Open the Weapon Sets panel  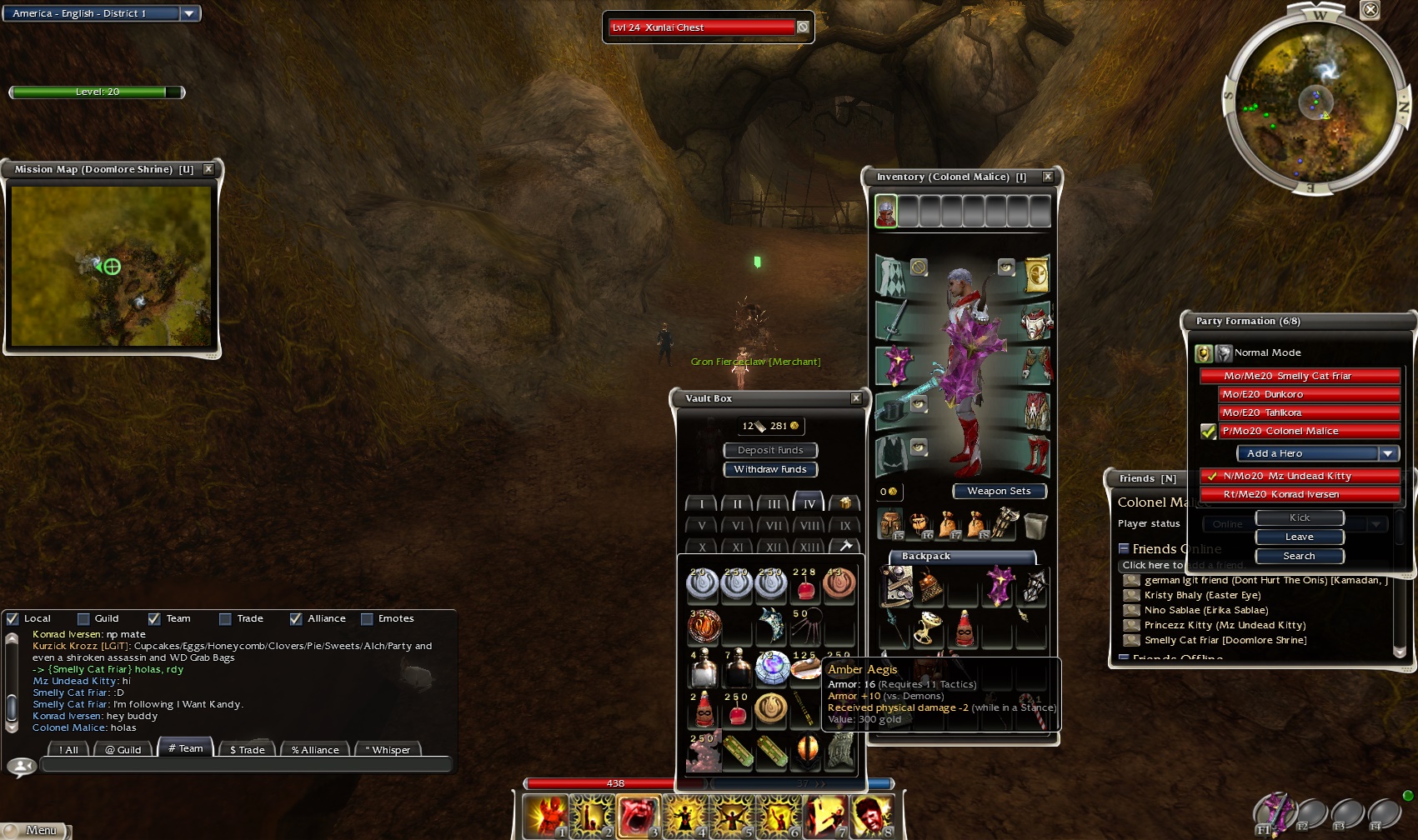(999, 491)
